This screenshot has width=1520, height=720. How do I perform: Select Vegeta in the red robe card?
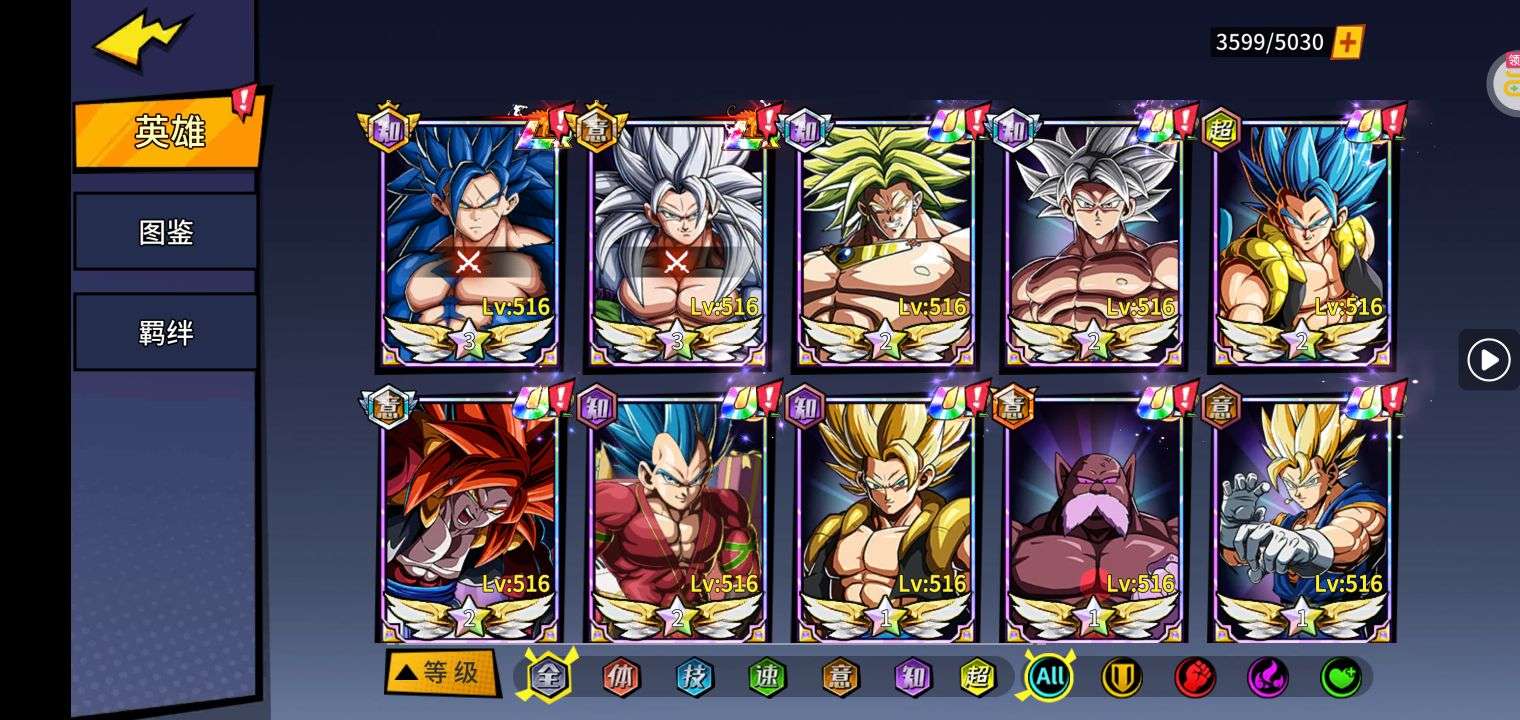pyautogui.click(x=677, y=517)
